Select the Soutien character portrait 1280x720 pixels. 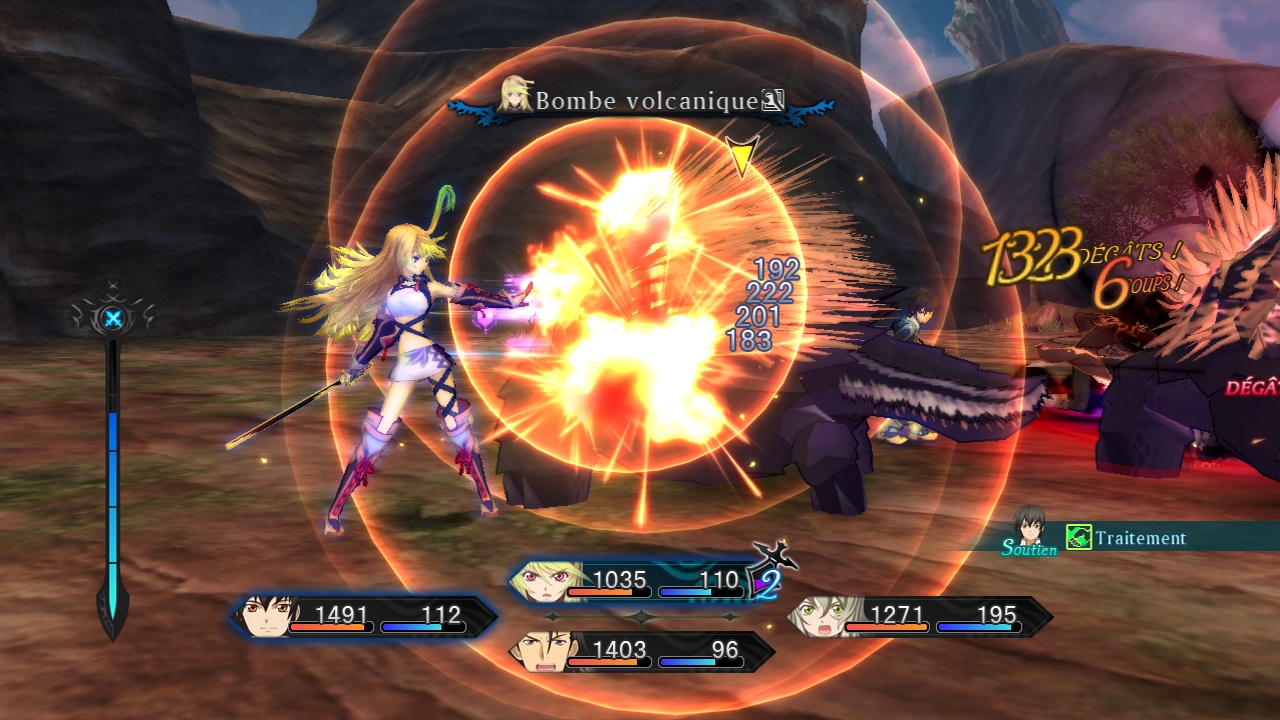(1028, 524)
